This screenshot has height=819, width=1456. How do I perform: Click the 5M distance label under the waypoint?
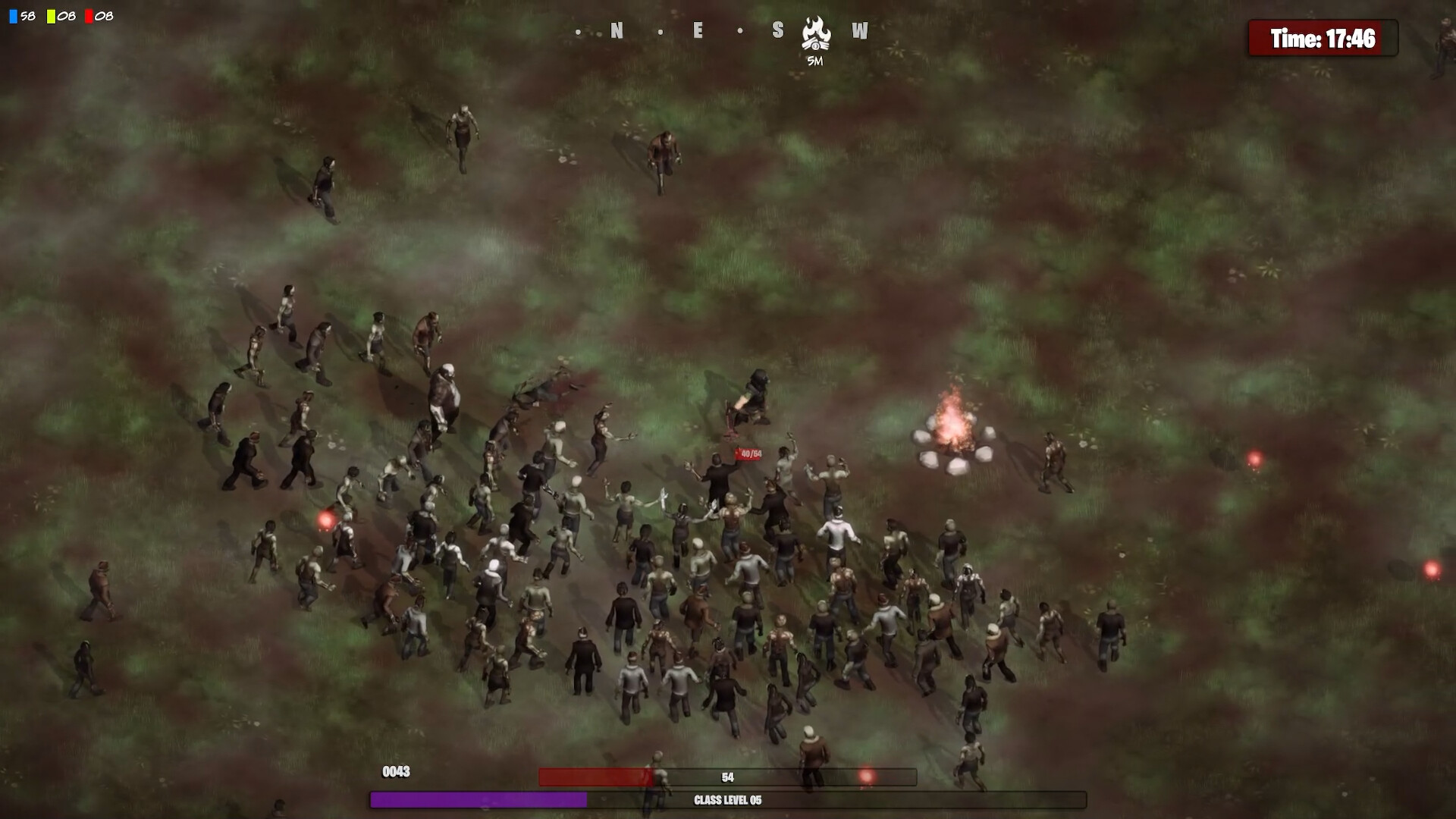[815, 61]
